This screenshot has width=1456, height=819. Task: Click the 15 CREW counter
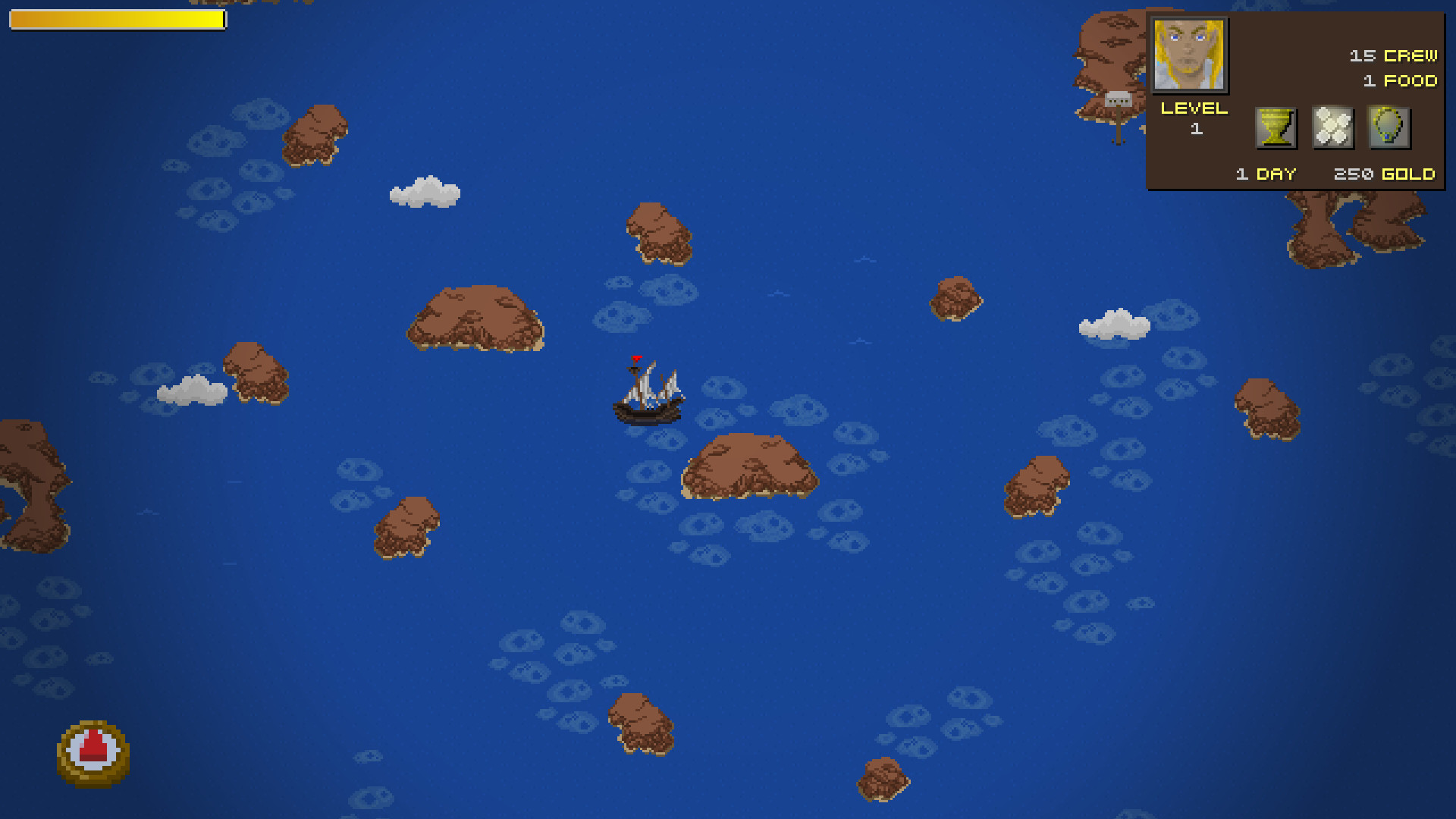coord(1392,55)
